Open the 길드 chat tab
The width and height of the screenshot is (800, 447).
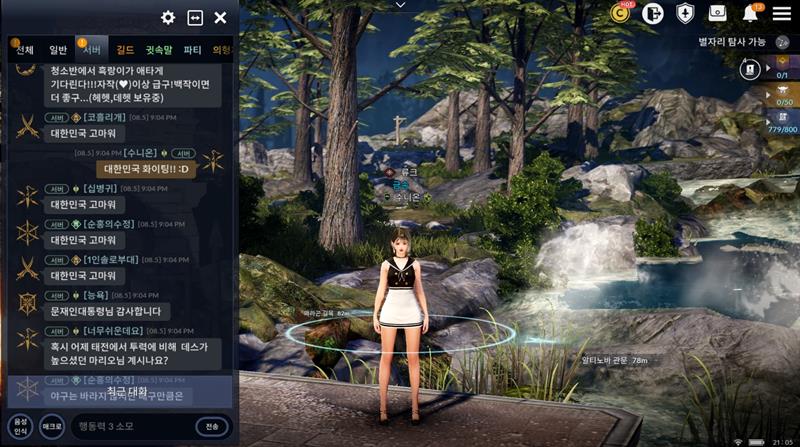(x=125, y=50)
